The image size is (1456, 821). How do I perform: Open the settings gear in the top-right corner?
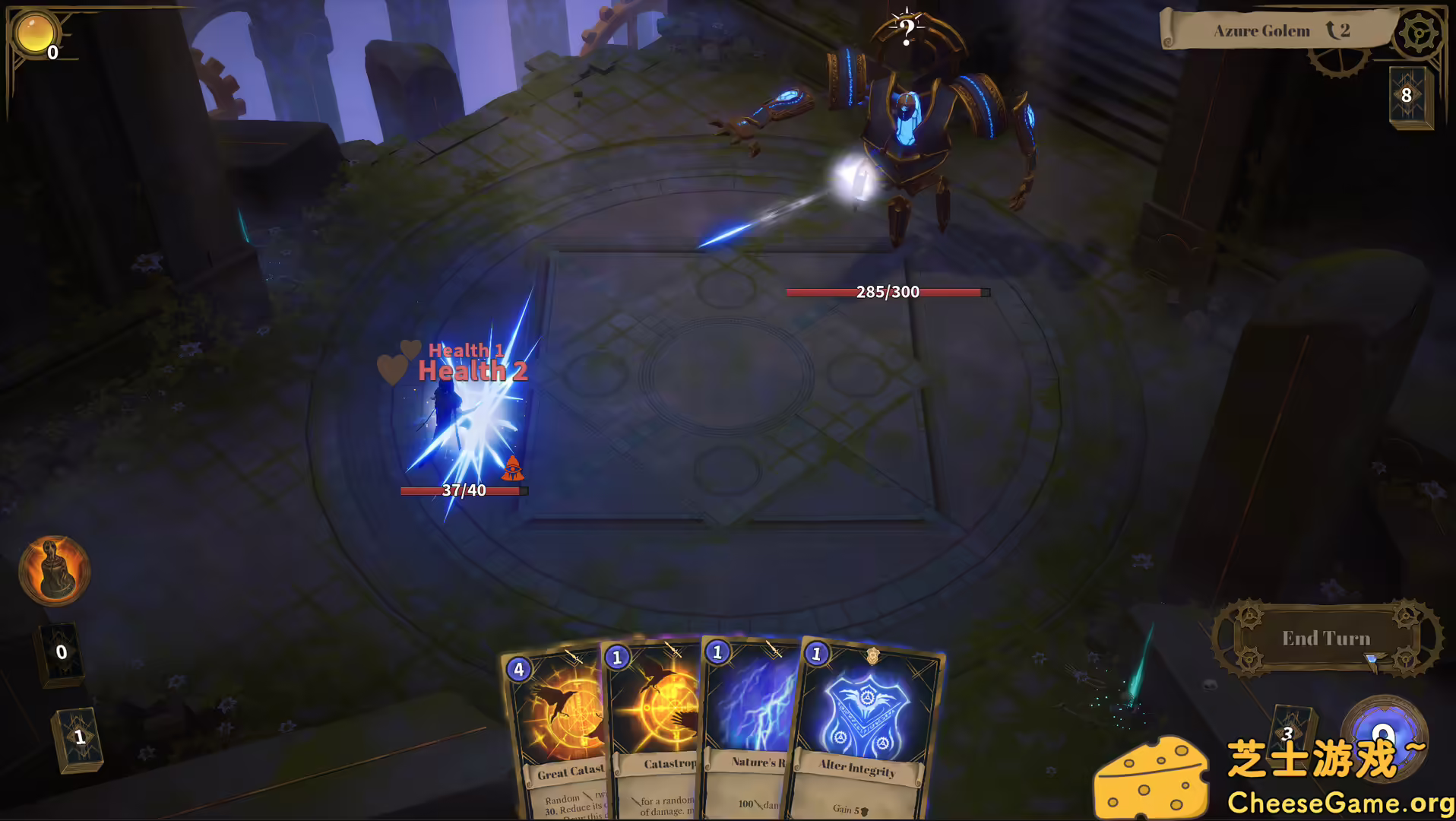(1418, 33)
